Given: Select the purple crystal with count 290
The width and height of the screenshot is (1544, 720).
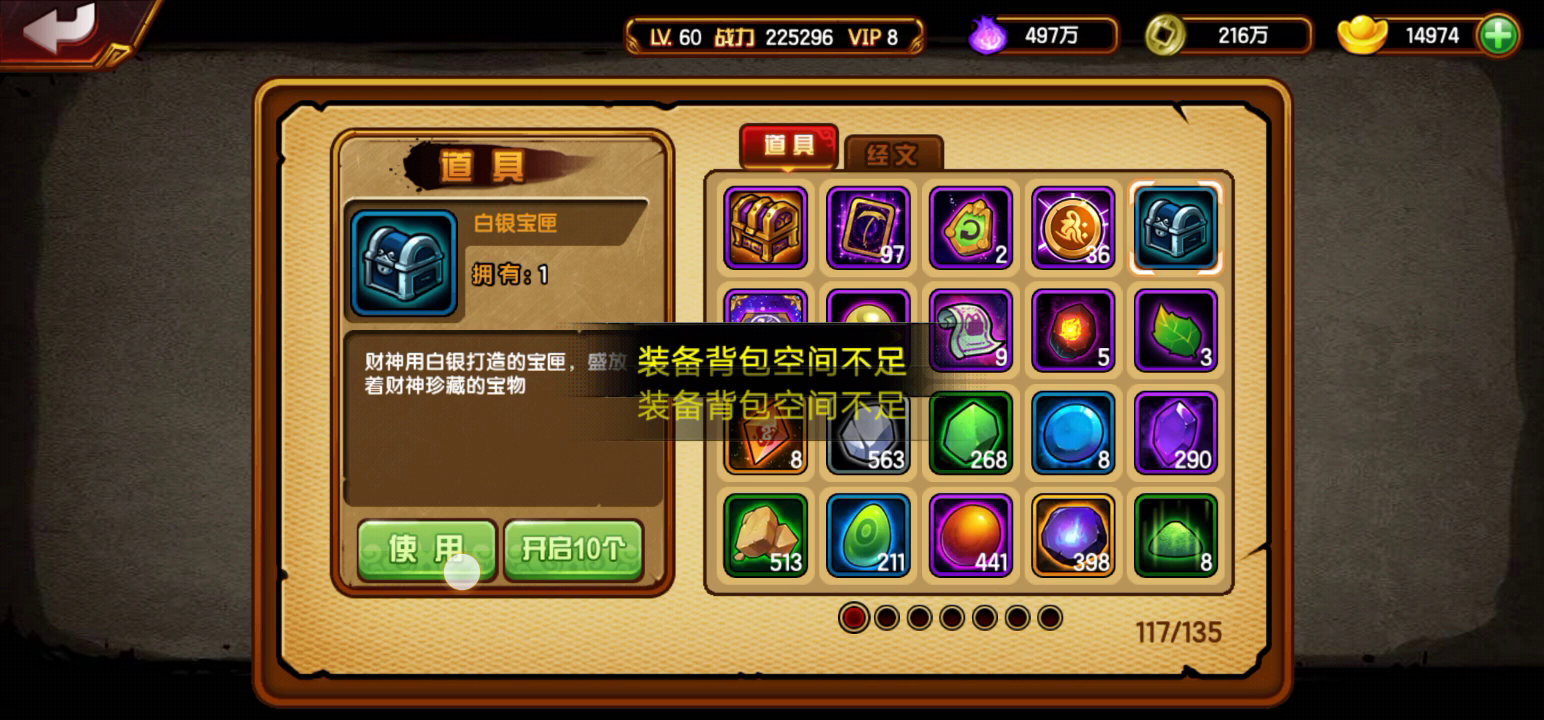Looking at the screenshot, I should [1175, 434].
